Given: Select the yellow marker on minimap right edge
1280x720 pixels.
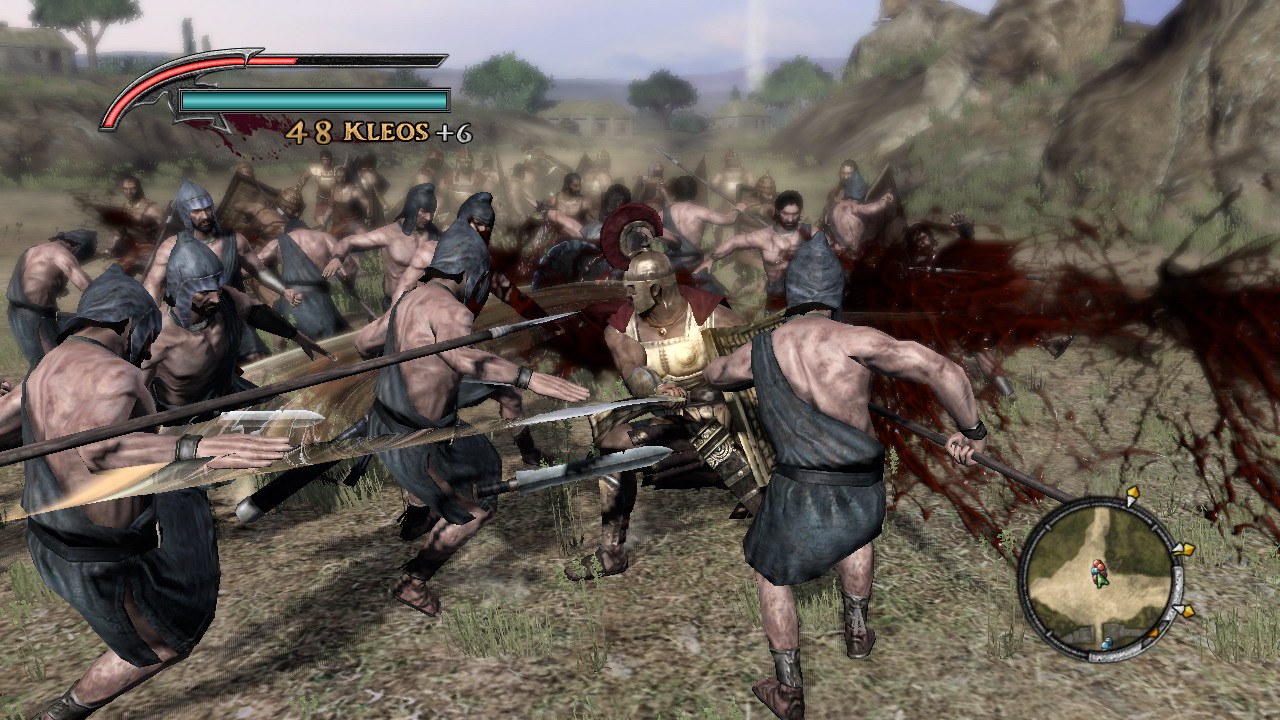Looking at the screenshot, I should 1188,549.
